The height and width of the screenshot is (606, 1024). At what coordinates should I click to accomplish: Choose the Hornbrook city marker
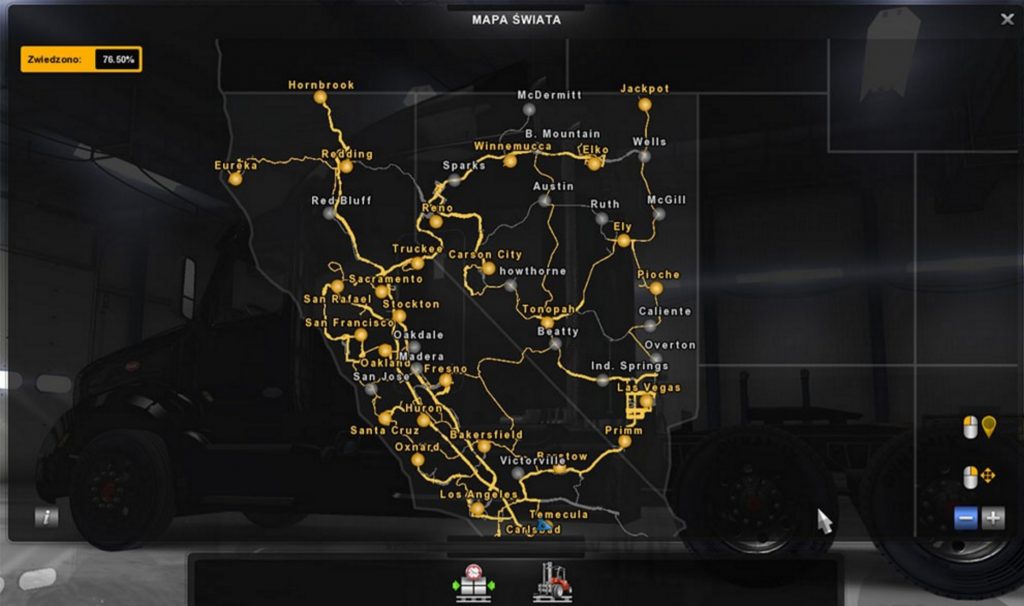[320, 98]
